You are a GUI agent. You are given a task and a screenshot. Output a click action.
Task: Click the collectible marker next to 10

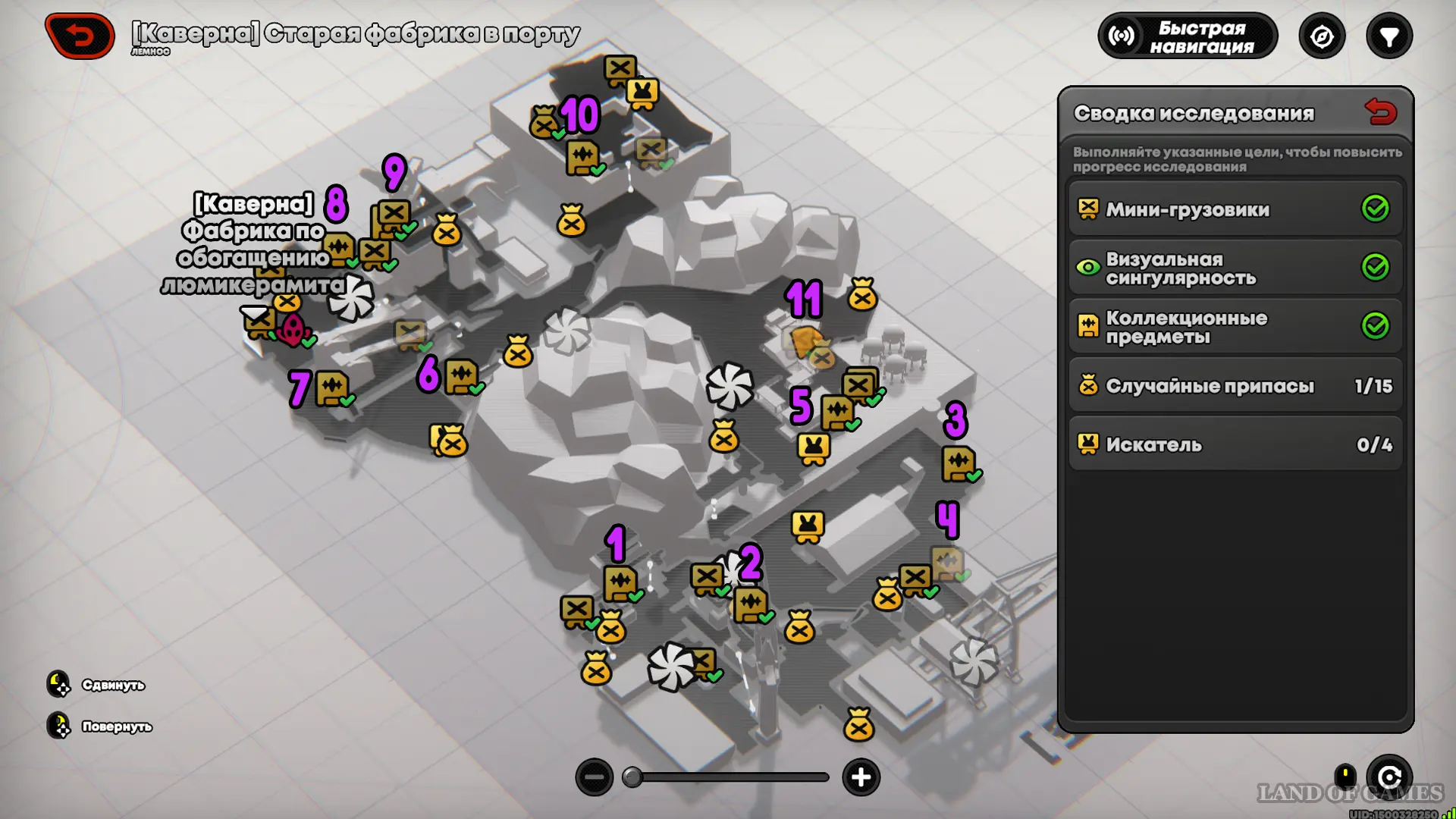(x=582, y=158)
